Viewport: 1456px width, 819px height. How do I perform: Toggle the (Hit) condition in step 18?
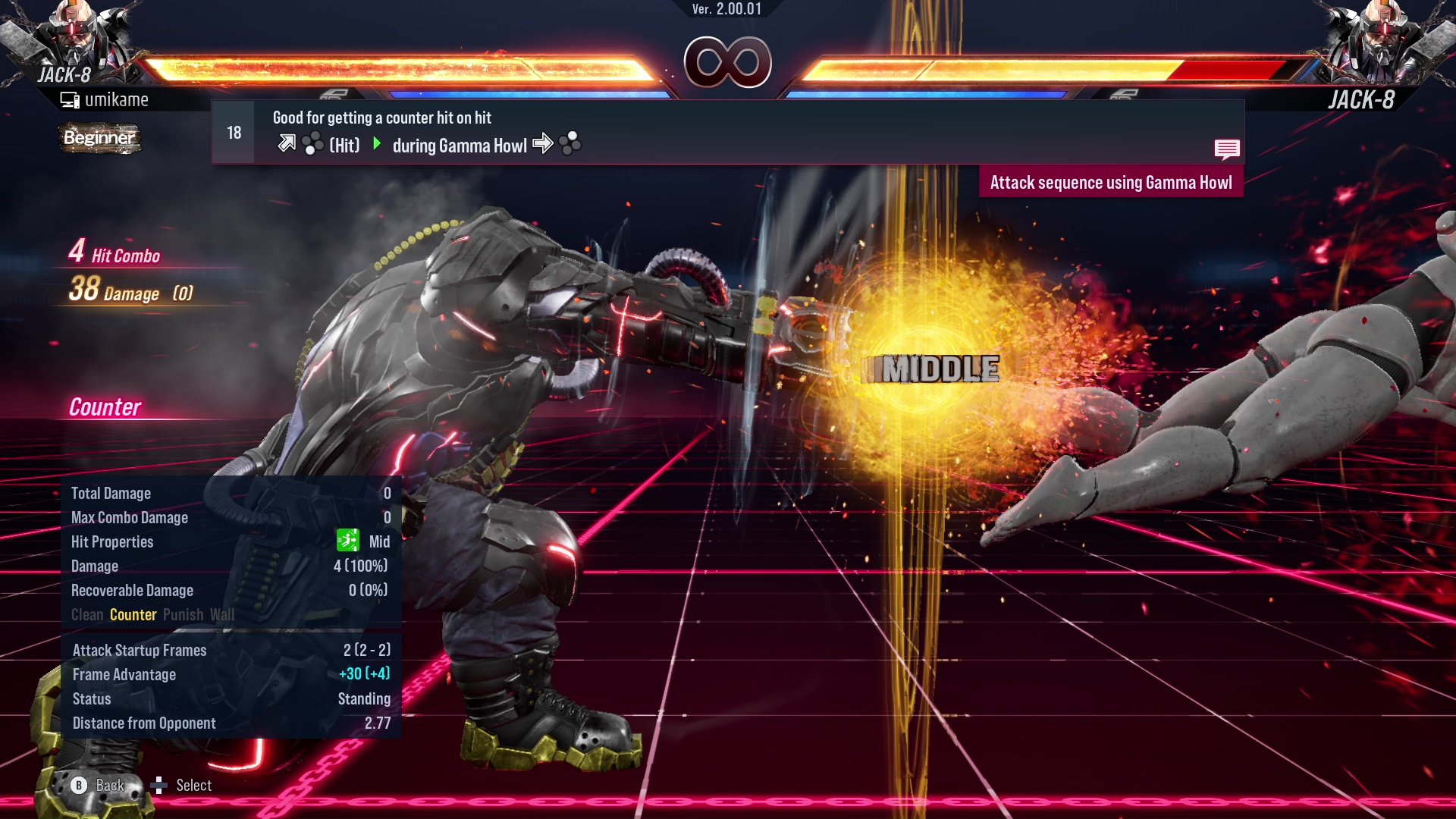click(345, 145)
